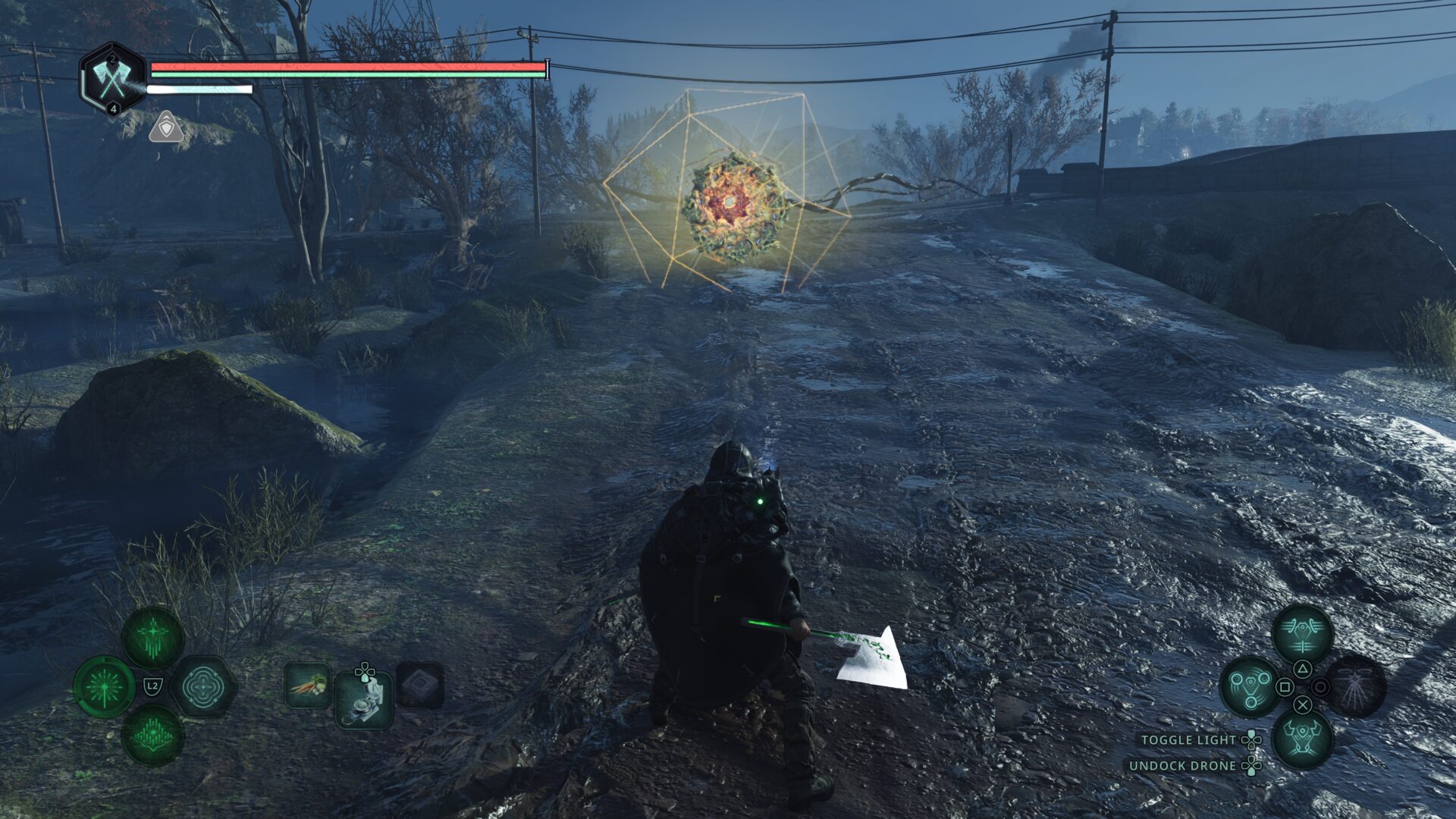Click the triangular shield buff icon
1456x819 pixels.
click(x=165, y=127)
